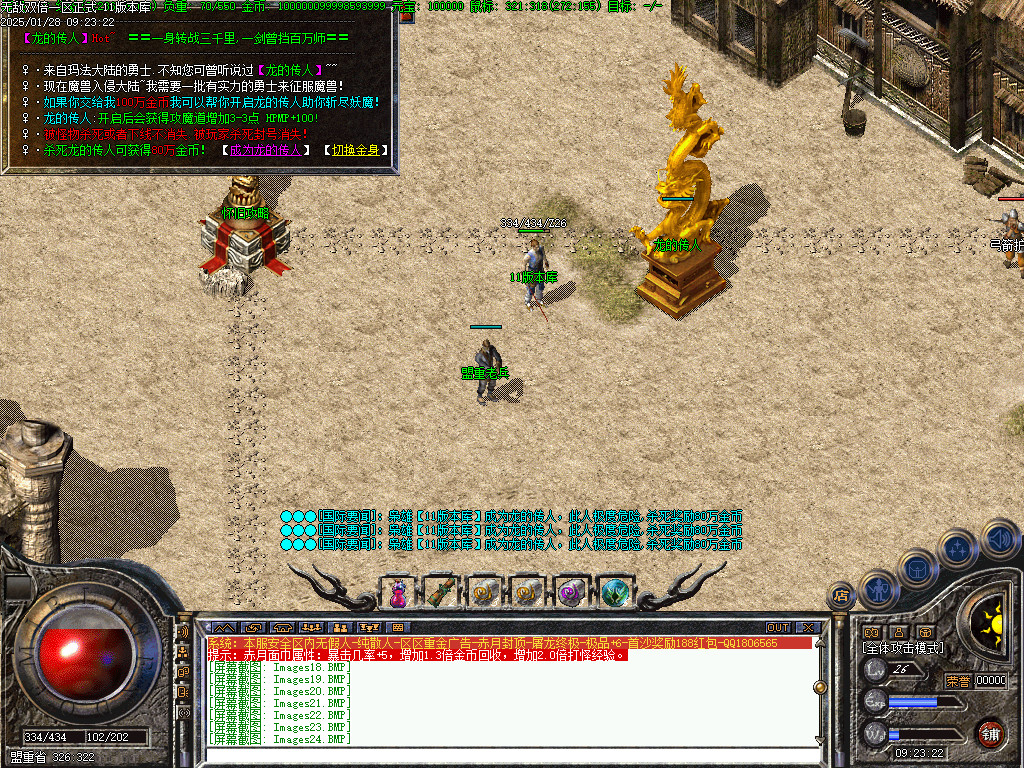This screenshot has width=1024, height=768.
Task: Select the 切换金身 dialogue link
Action: click(356, 150)
